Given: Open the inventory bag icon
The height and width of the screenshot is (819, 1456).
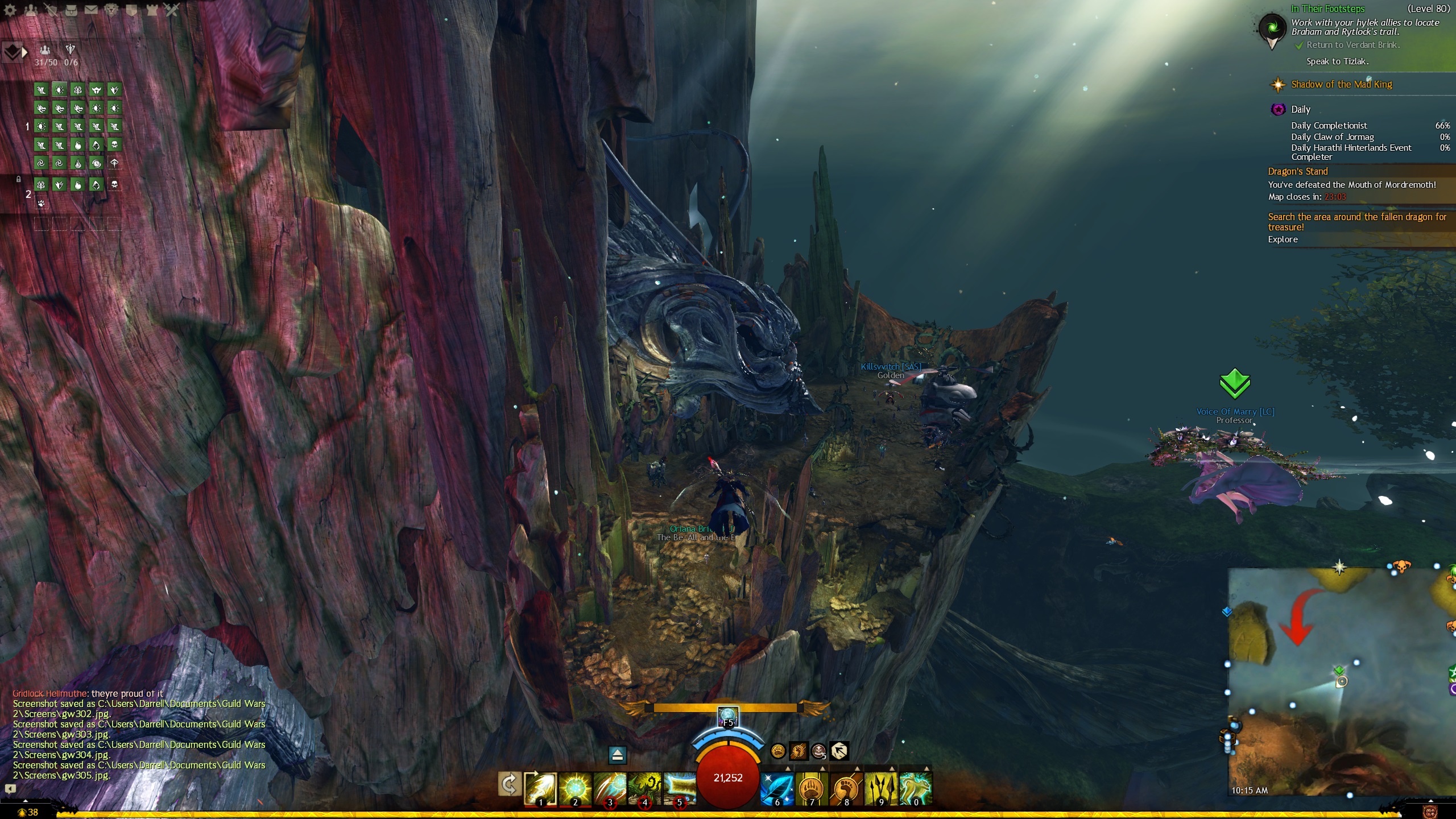Looking at the screenshot, I should [71, 10].
